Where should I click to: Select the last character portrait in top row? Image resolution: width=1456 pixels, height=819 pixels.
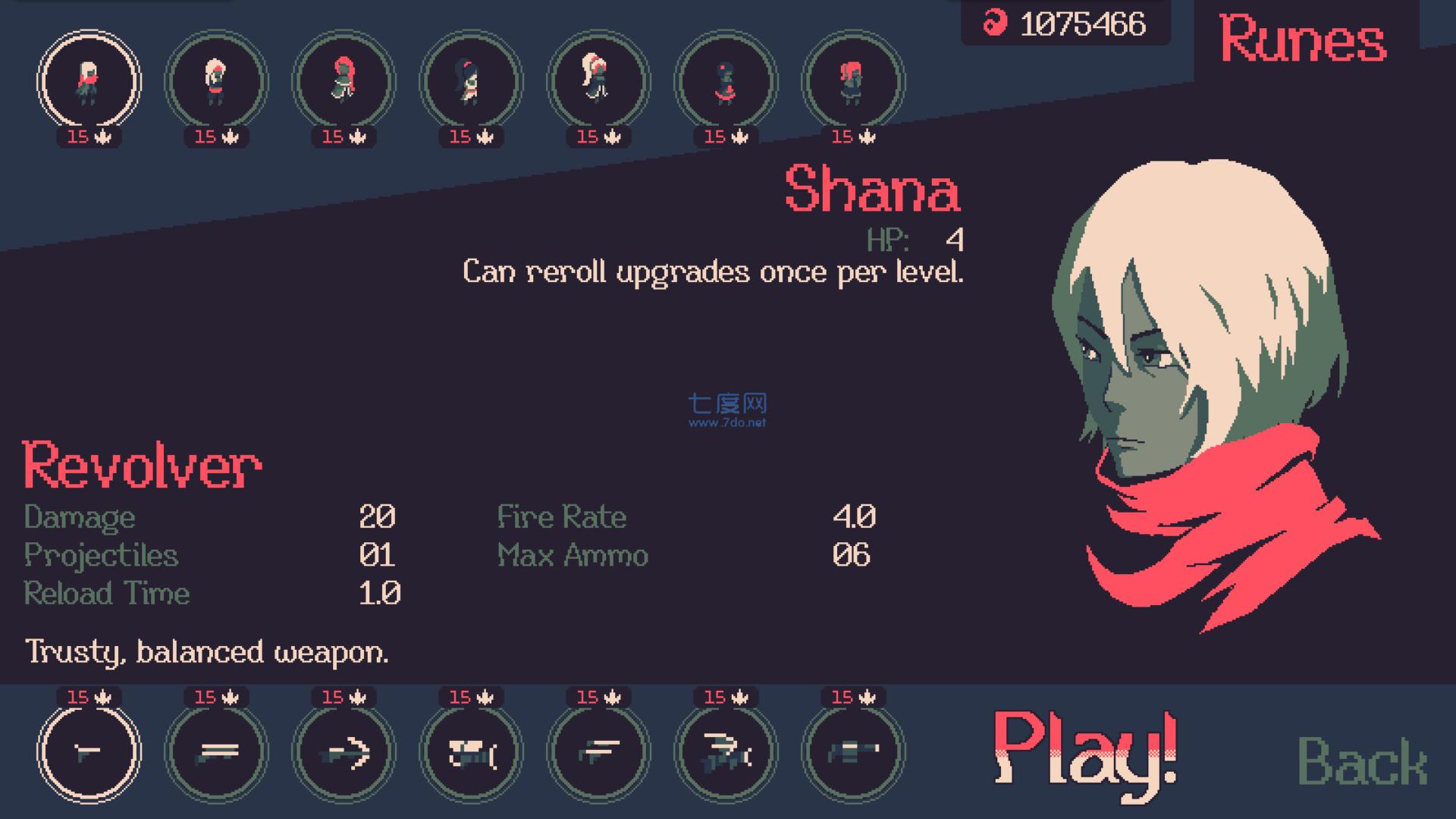(849, 83)
